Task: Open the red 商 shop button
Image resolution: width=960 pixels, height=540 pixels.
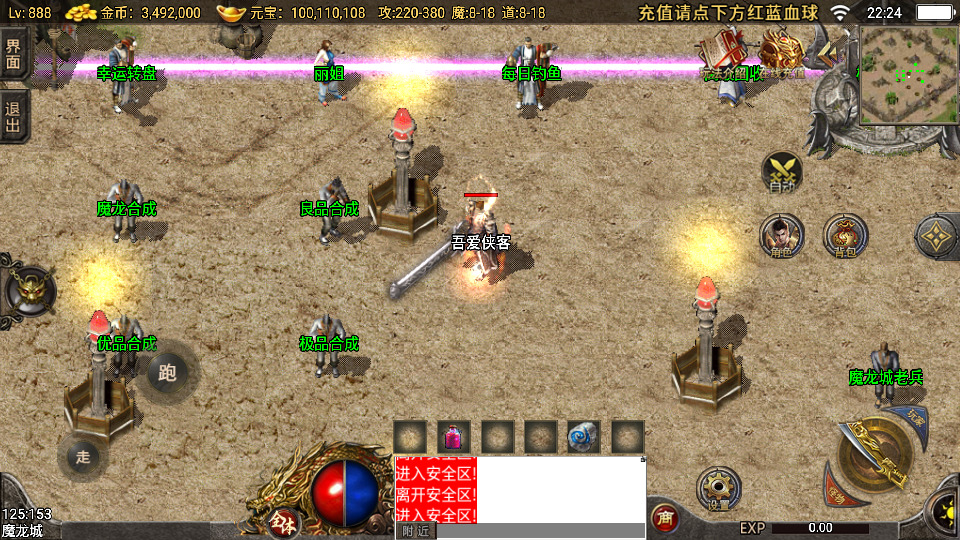Action: point(664,518)
